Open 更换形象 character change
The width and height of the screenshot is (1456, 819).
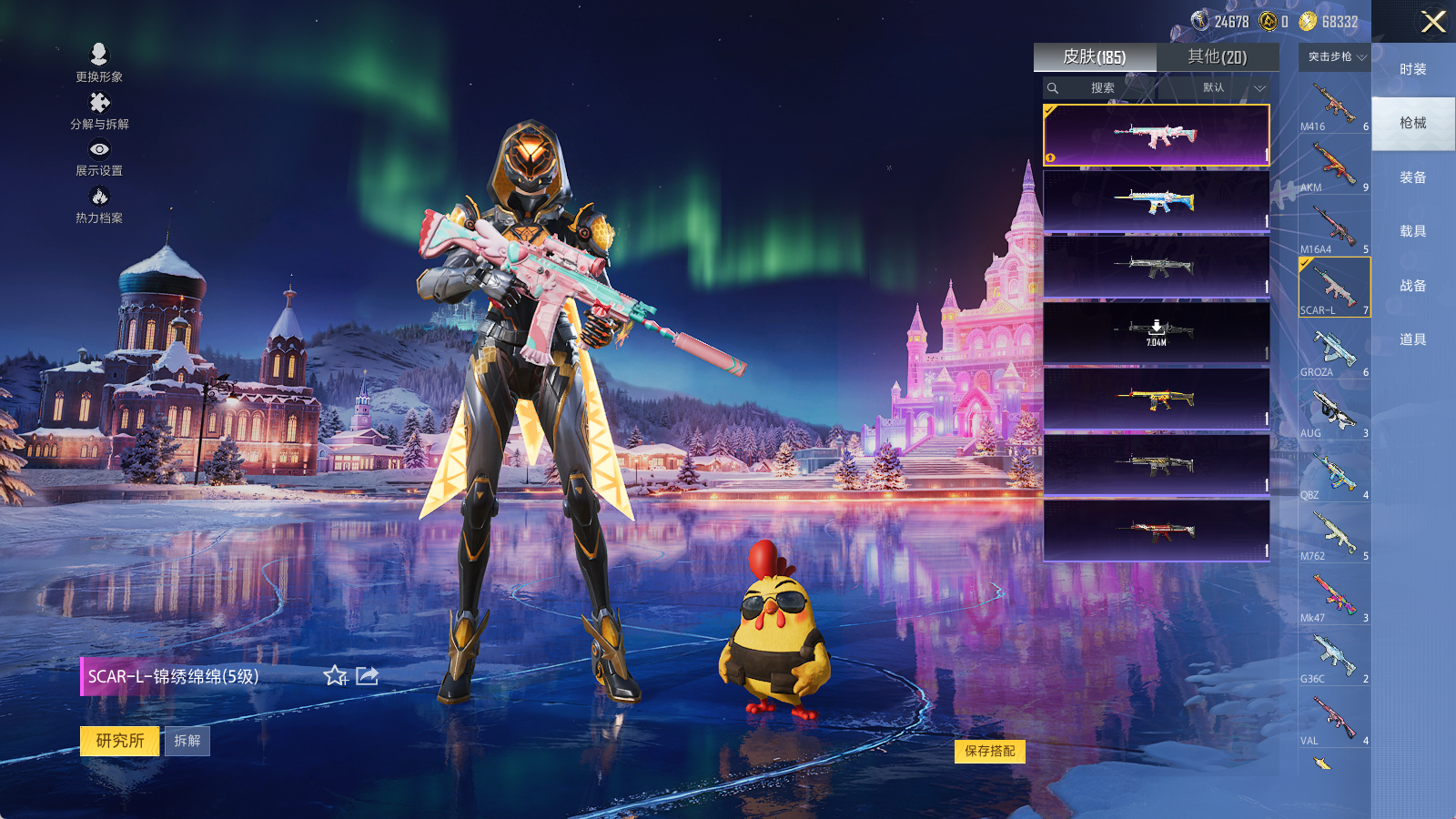99,63
